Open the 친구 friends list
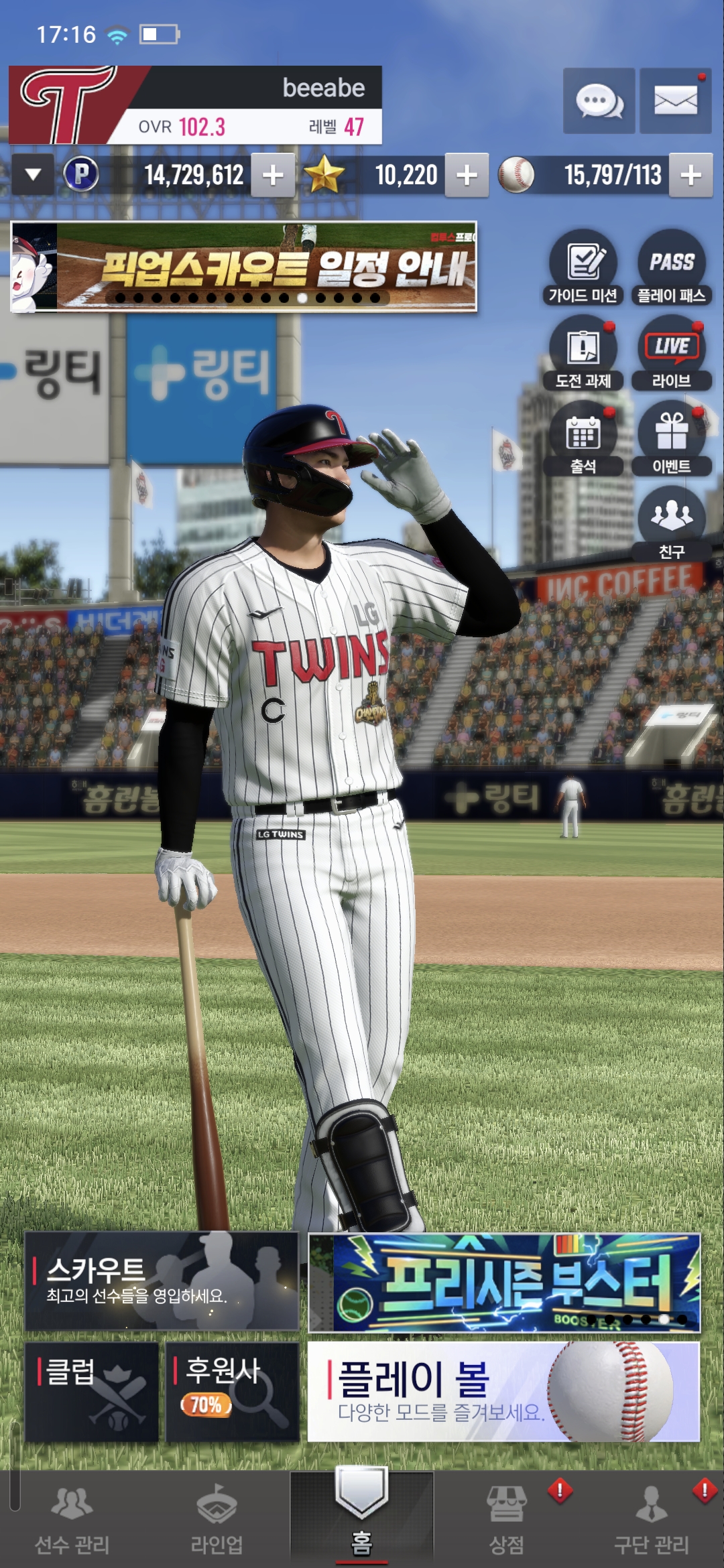This screenshot has height=1568, width=724. point(672,523)
